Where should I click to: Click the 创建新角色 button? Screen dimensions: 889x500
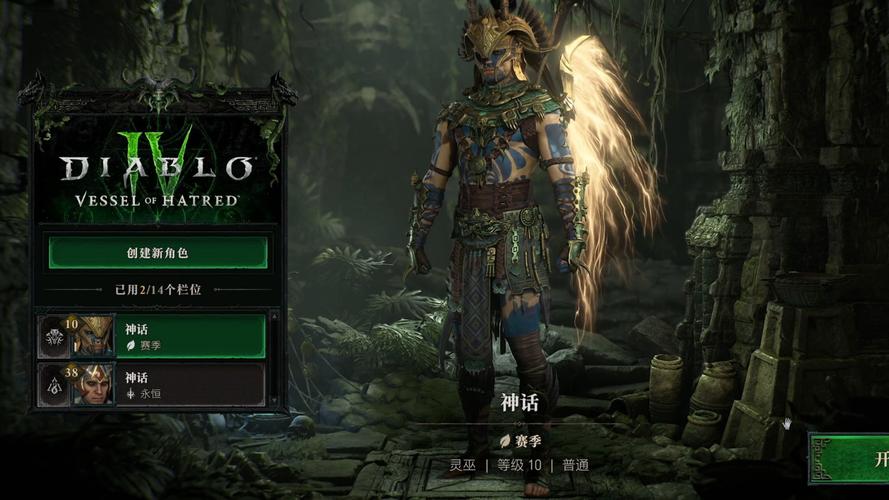pyautogui.click(x=158, y=252)
